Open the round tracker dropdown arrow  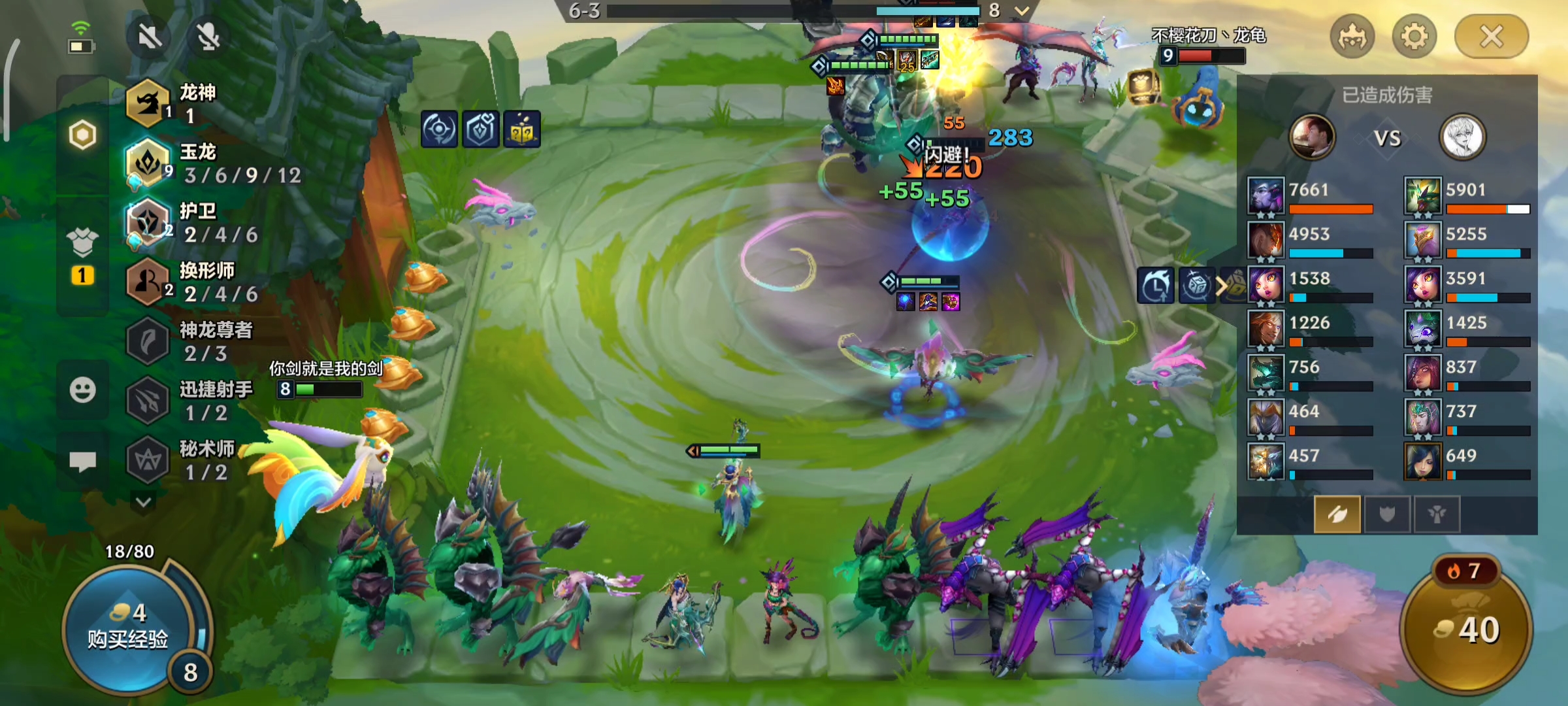tap(1022, 10)
